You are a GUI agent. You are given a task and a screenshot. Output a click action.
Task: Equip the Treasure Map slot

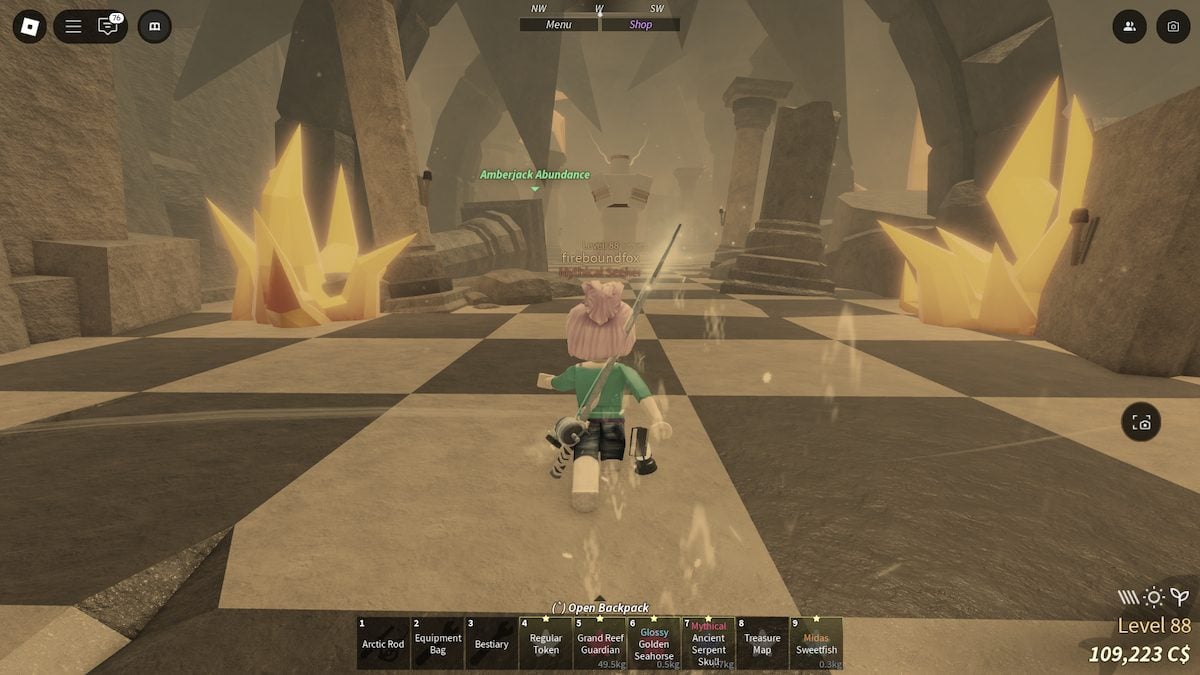(x=762, y=643)
